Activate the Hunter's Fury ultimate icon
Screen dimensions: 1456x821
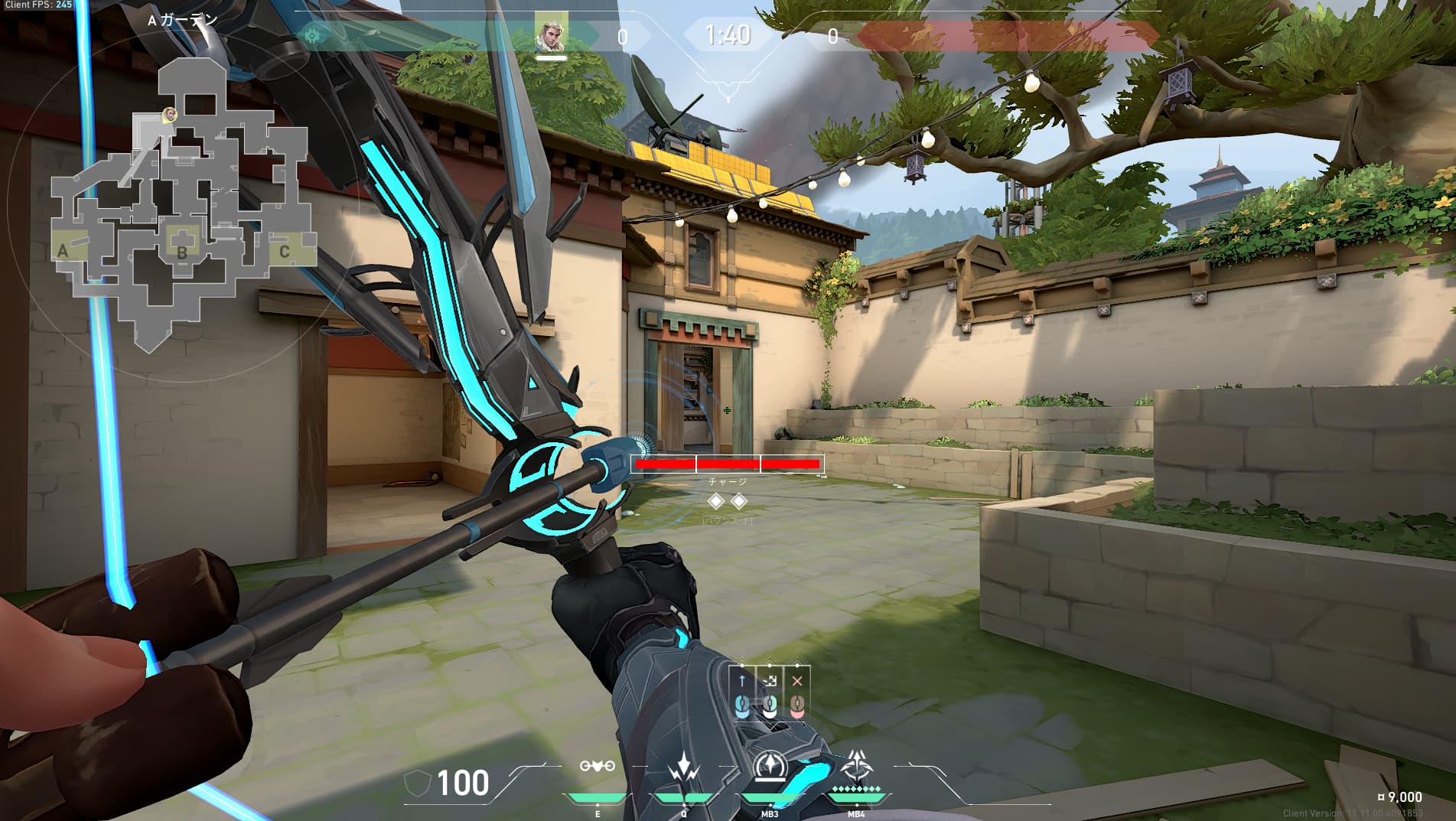coord(855,767)
